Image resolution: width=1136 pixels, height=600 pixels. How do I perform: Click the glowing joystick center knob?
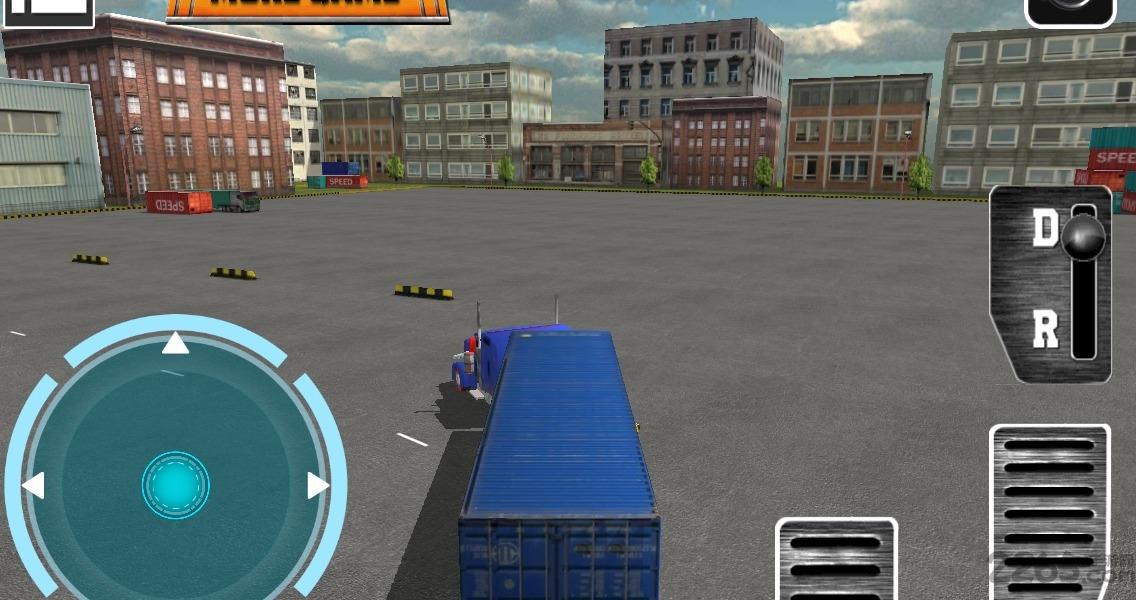176,485
